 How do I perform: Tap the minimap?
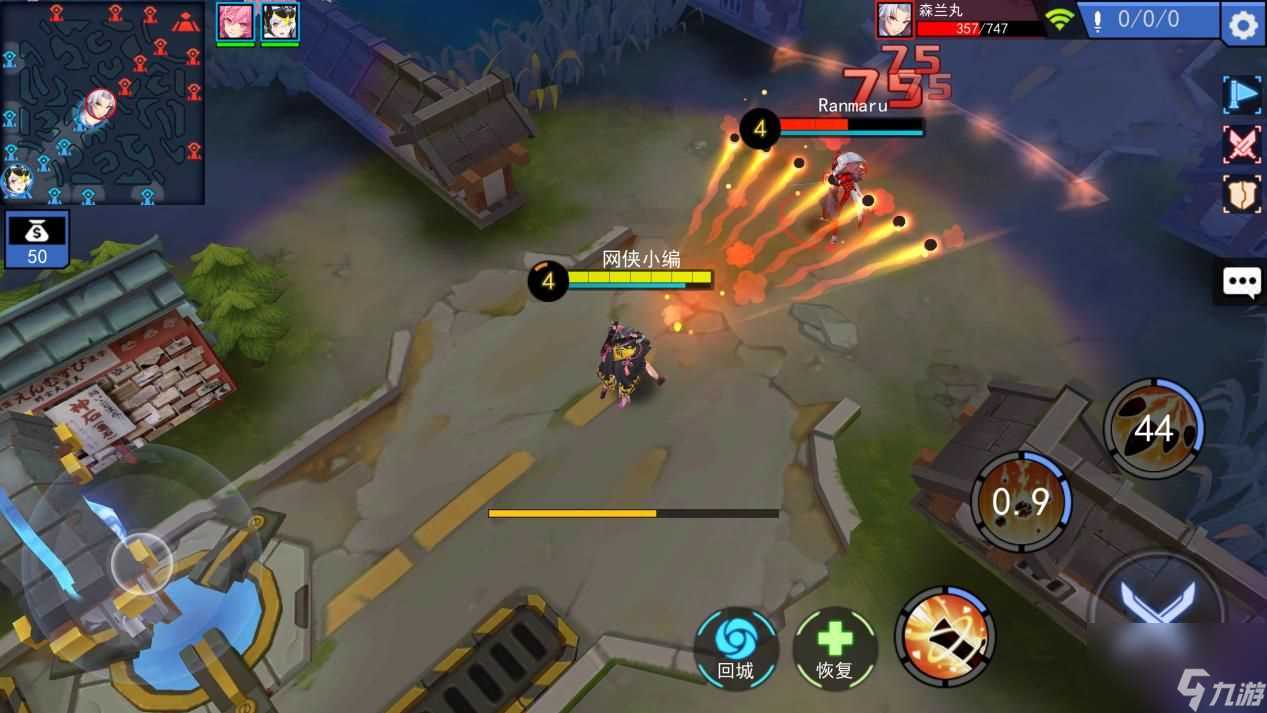[x=102, y=103]
